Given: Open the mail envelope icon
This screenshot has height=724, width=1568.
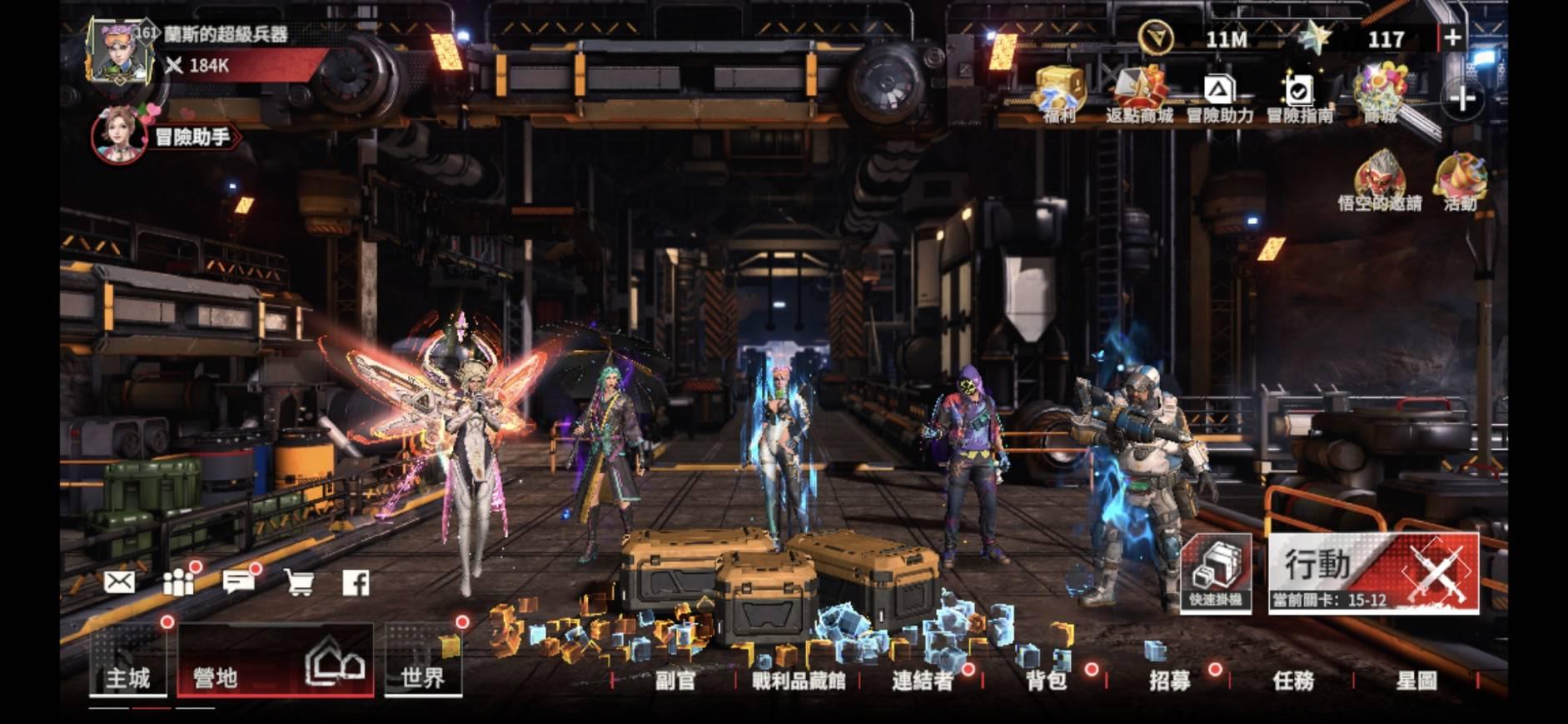Looking at the screenshot, I should click(x=119, y=582).
